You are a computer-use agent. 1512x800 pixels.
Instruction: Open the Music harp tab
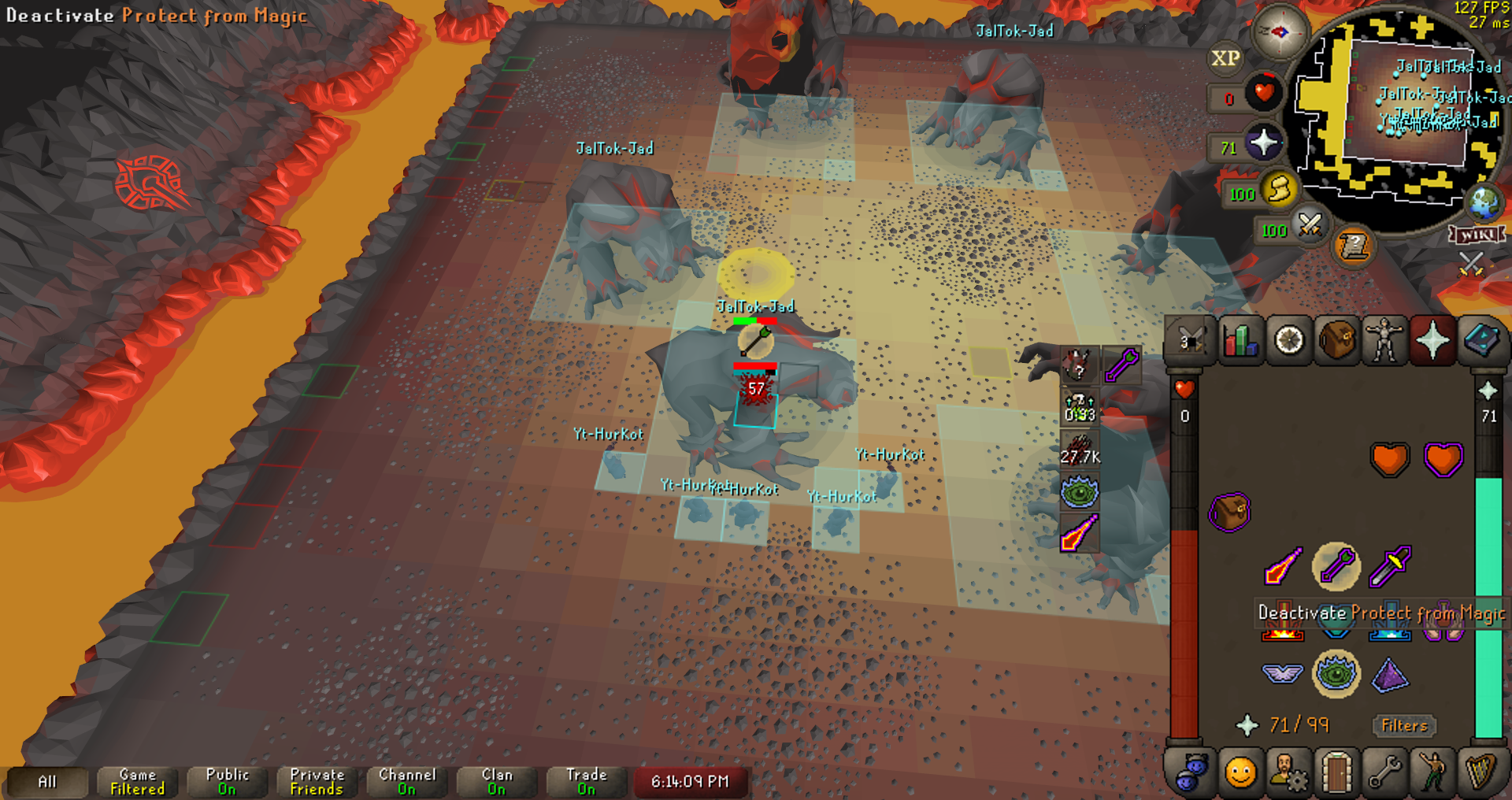(1480, 772)
